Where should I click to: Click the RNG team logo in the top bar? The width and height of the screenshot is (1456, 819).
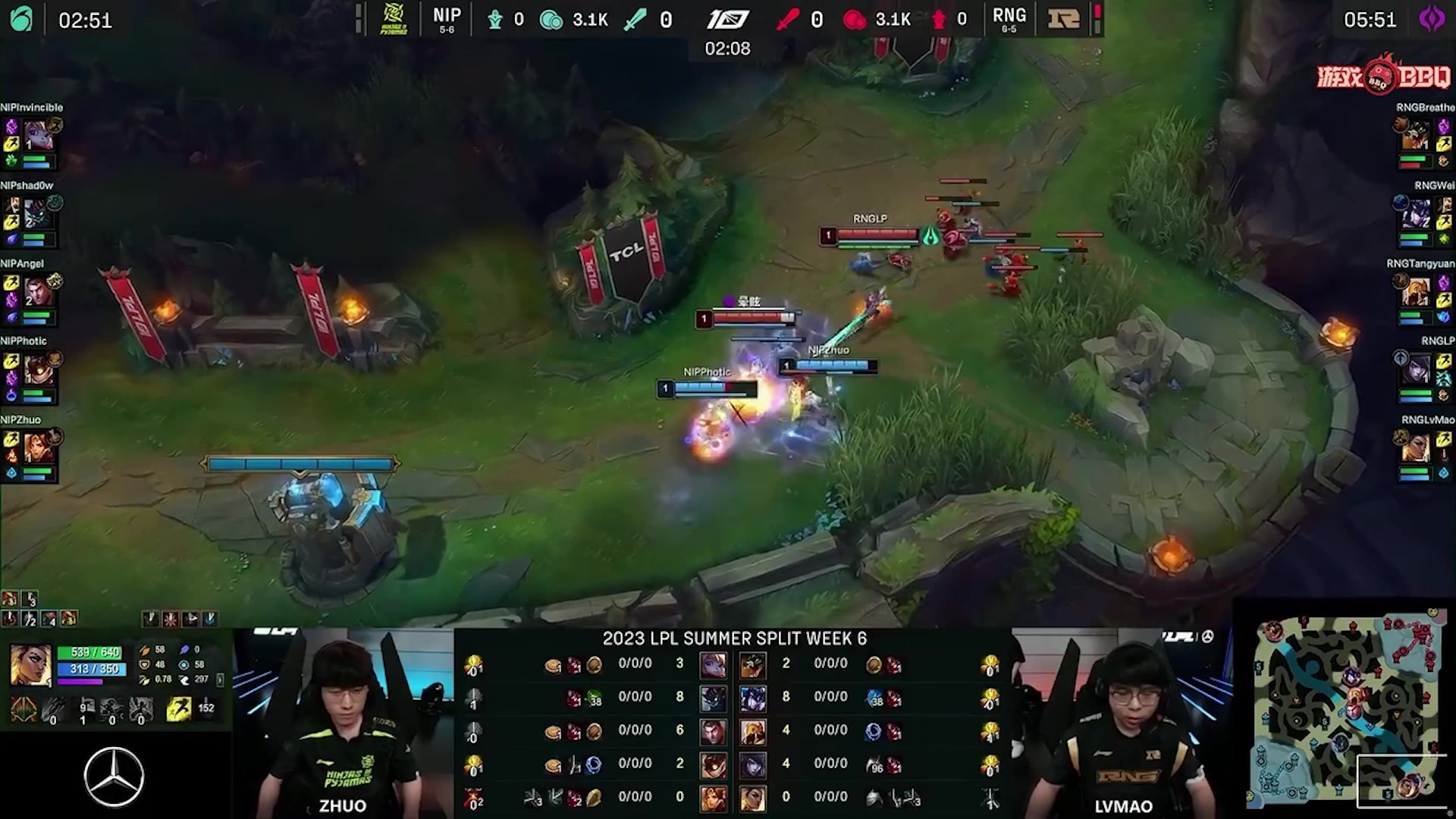1063,19
